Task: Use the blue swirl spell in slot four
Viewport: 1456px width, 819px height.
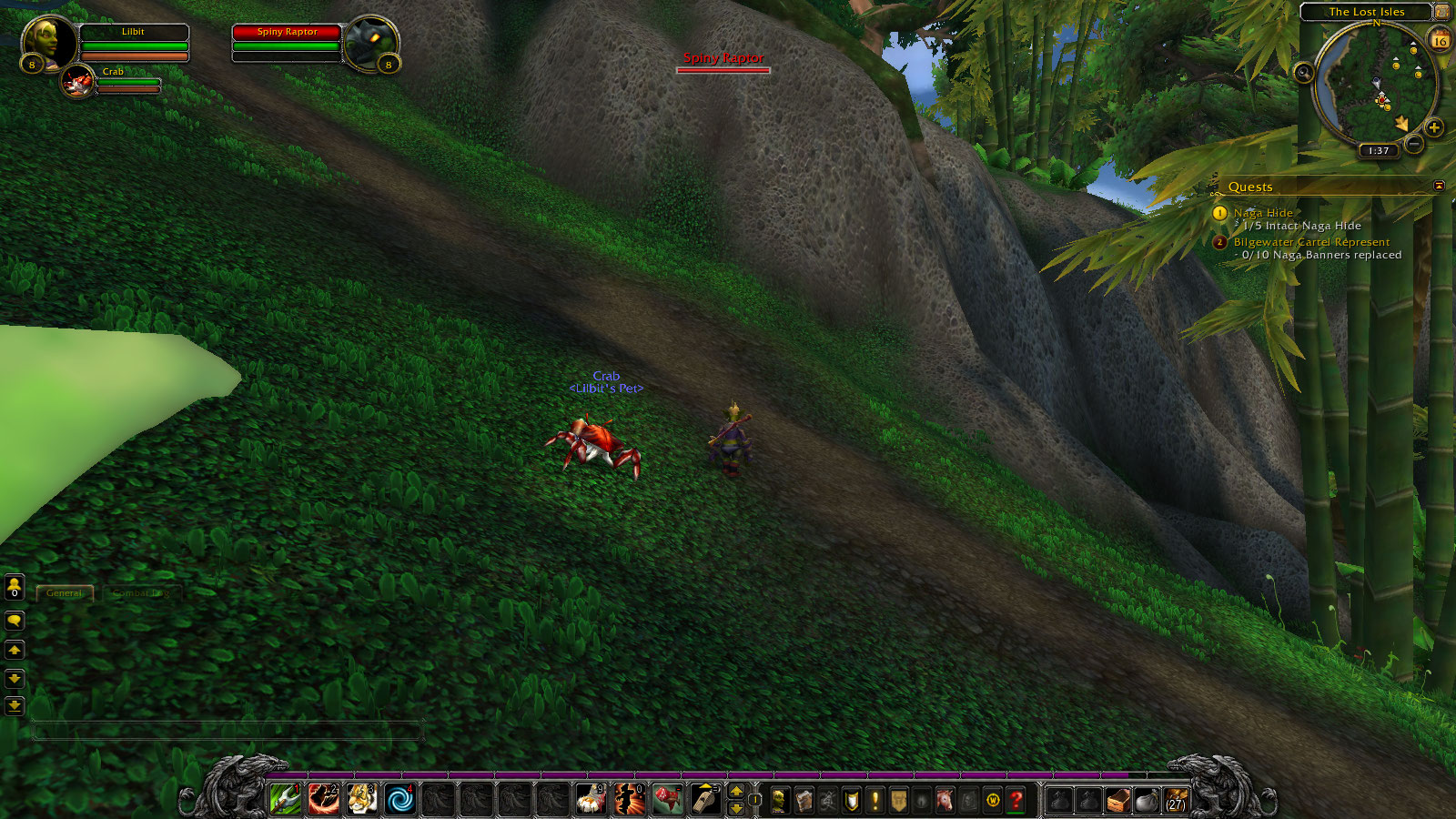Action: point(399,800)
